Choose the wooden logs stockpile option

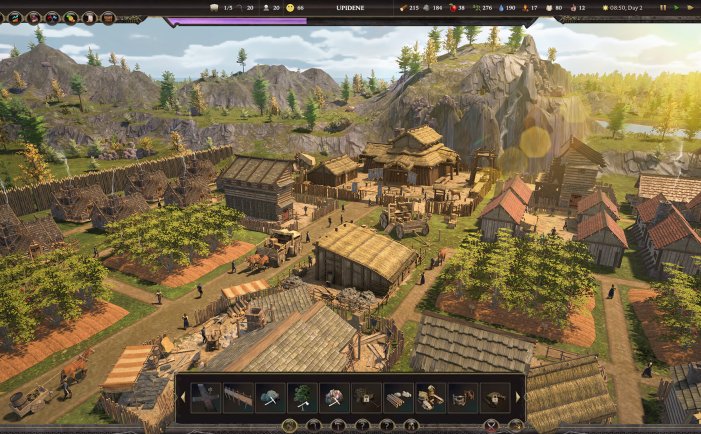[x=398, y=397]
